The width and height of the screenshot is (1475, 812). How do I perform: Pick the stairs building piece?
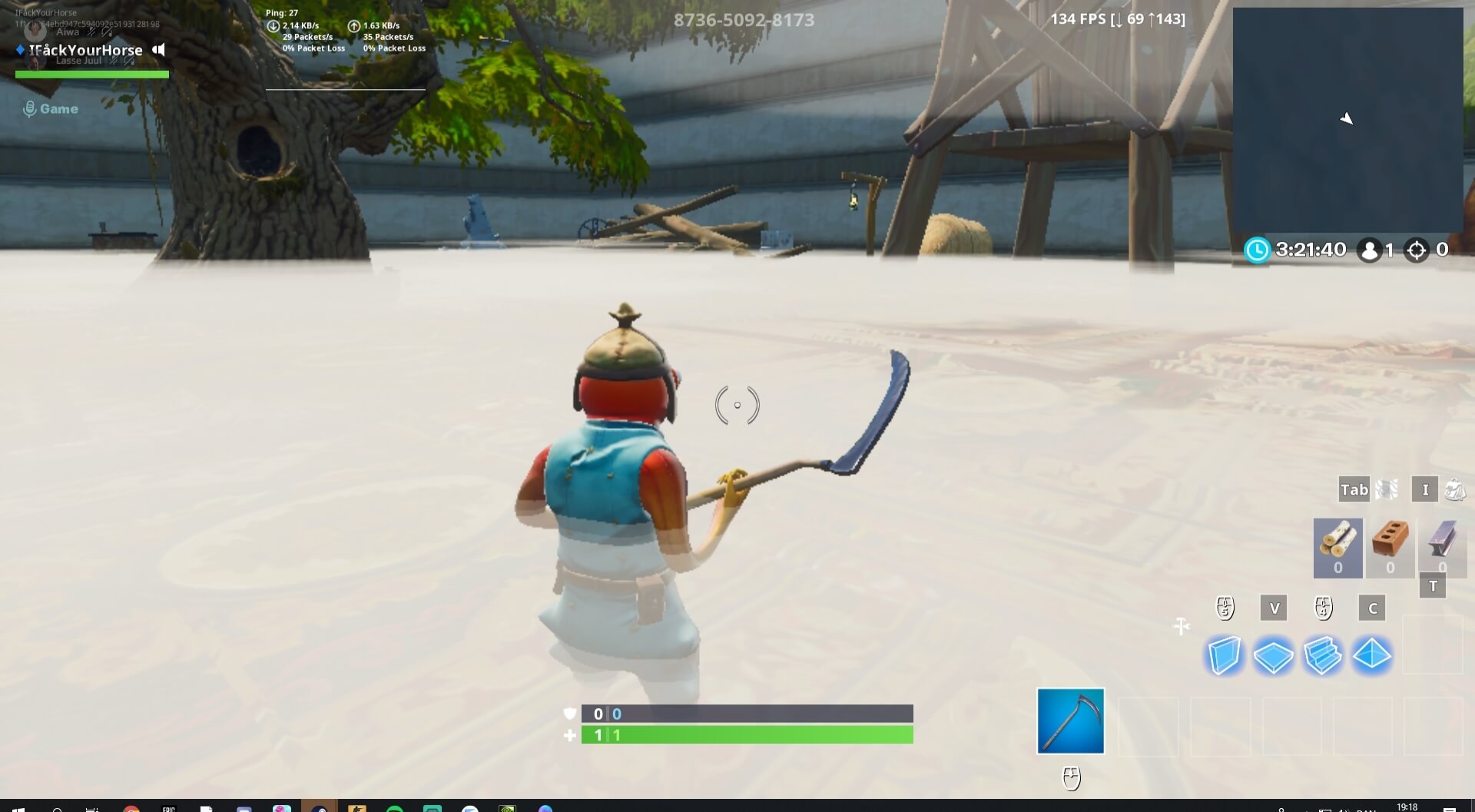1322,656
